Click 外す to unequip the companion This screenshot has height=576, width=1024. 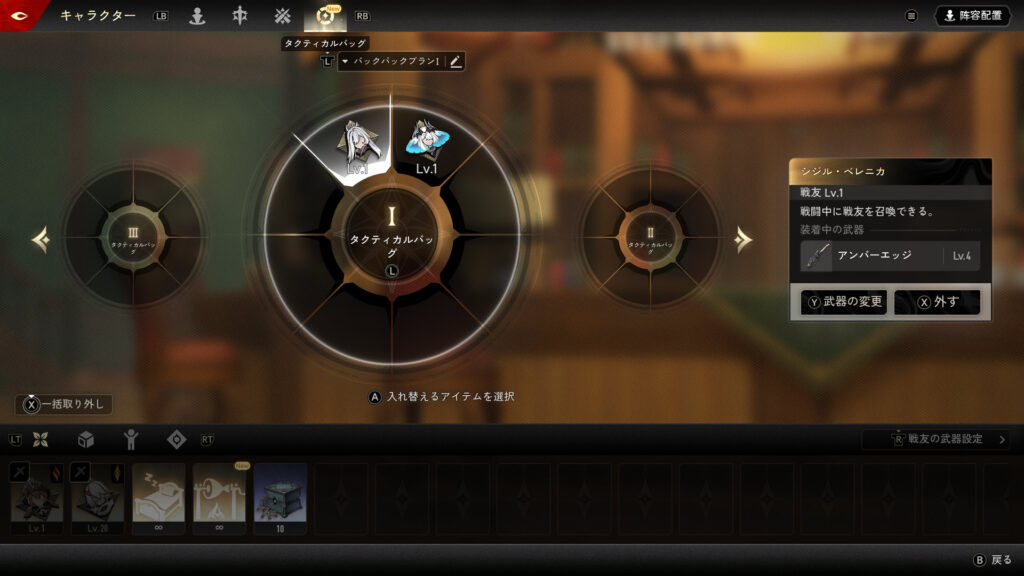(937, 302)
